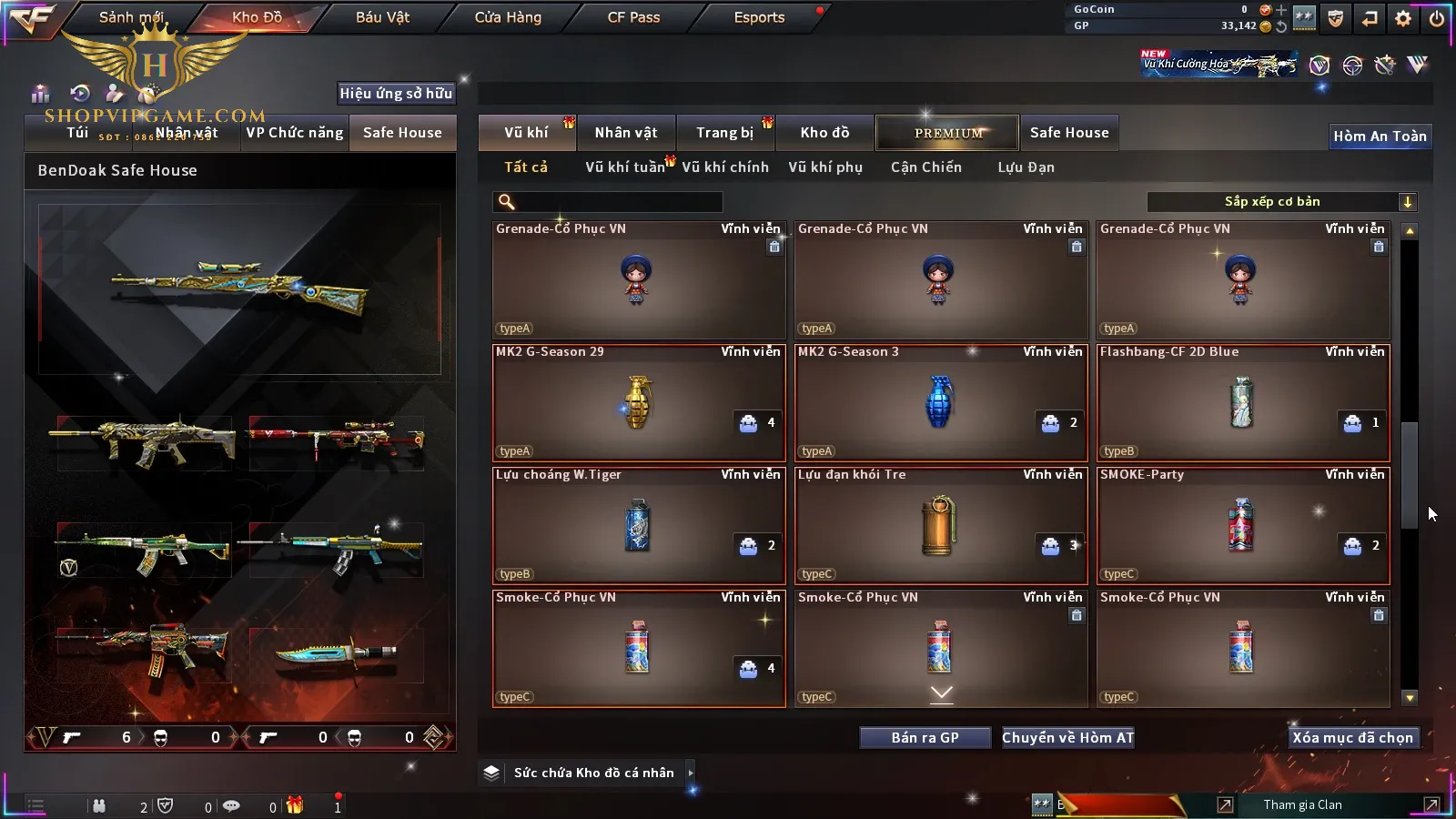Go to Sảnh mới lobby

(x=131, y=17)
